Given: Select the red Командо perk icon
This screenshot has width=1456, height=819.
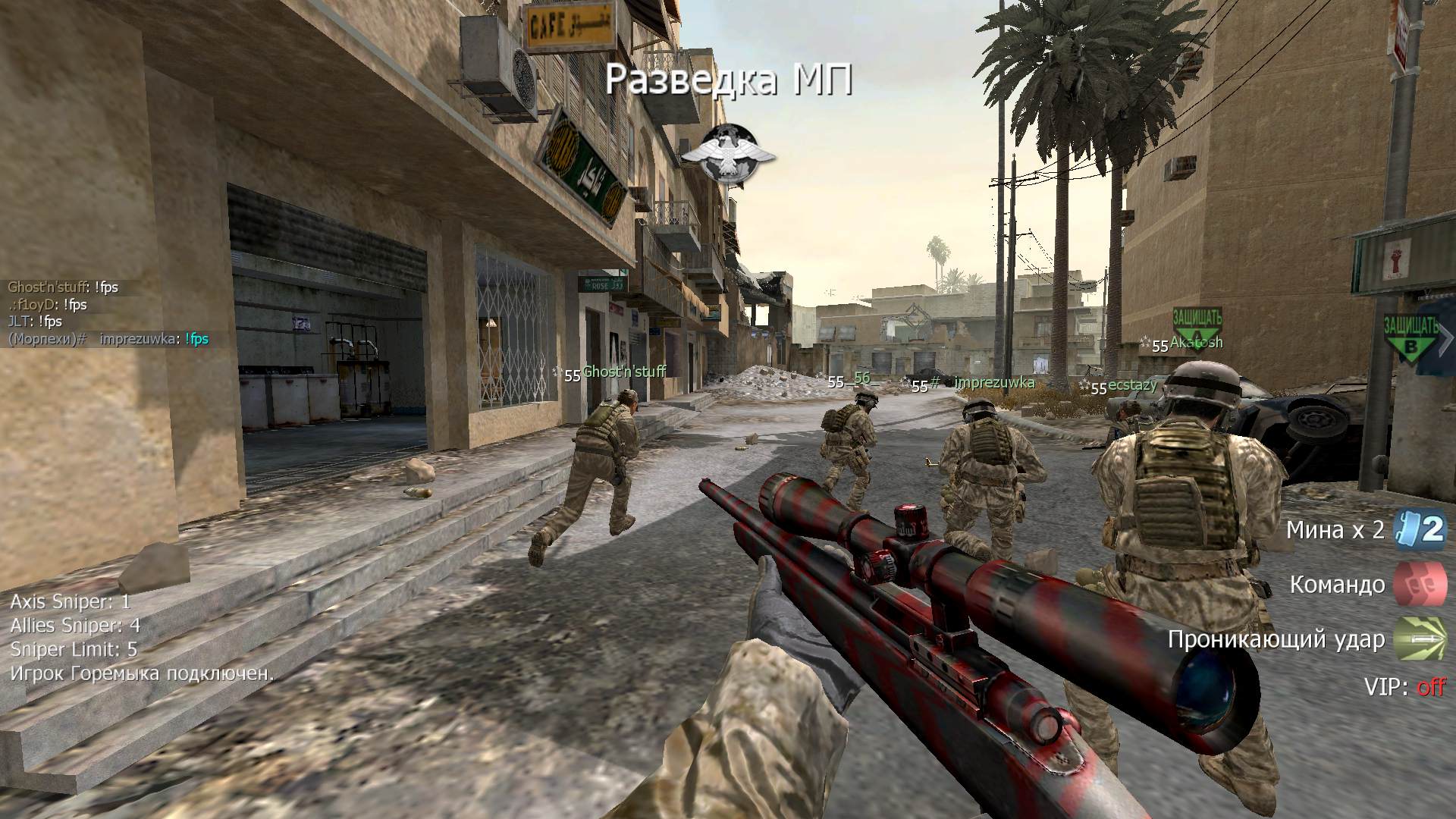Looking at the screenshot, I should [1421, 585].
